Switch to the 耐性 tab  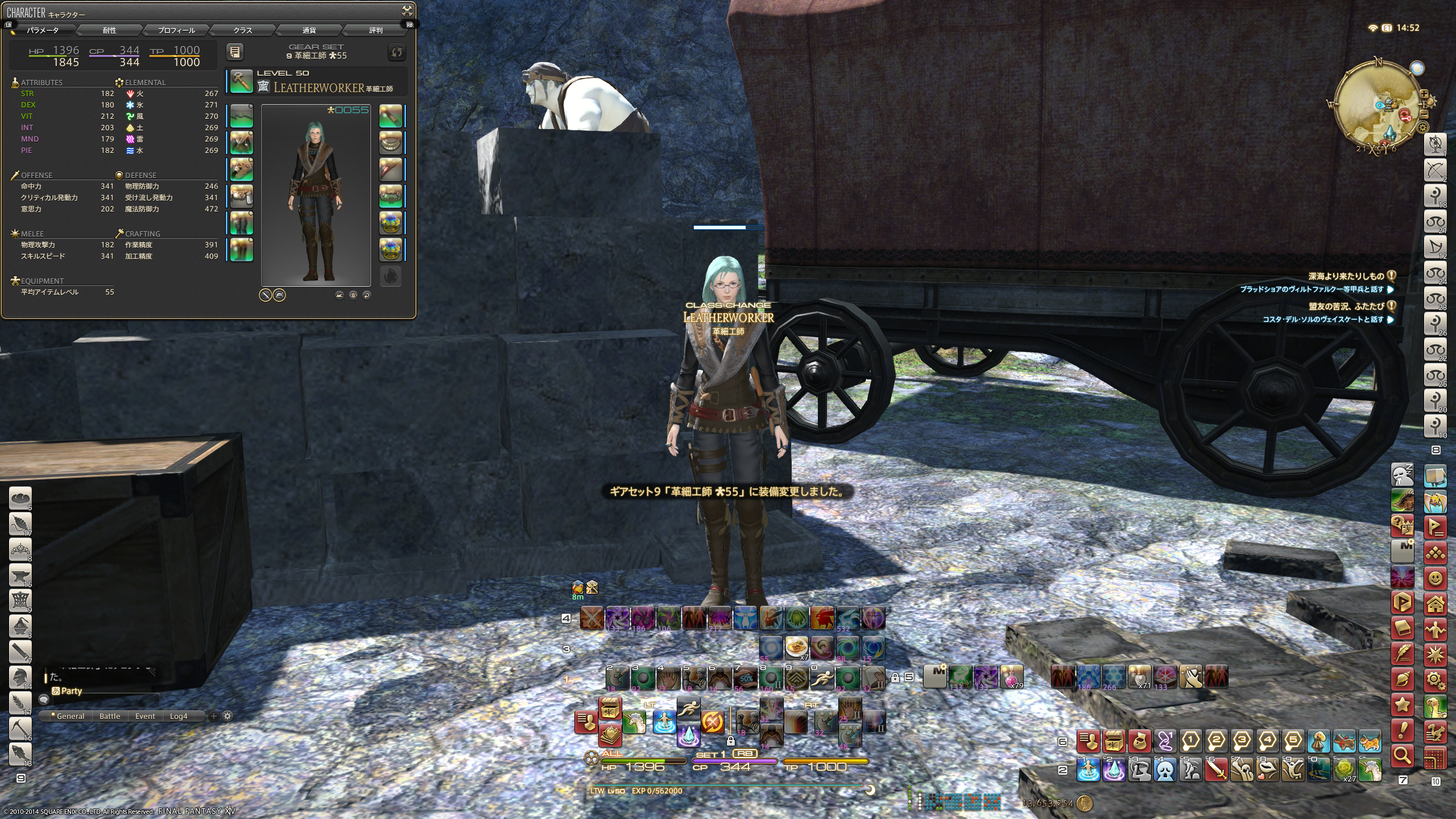pos(110,30)
